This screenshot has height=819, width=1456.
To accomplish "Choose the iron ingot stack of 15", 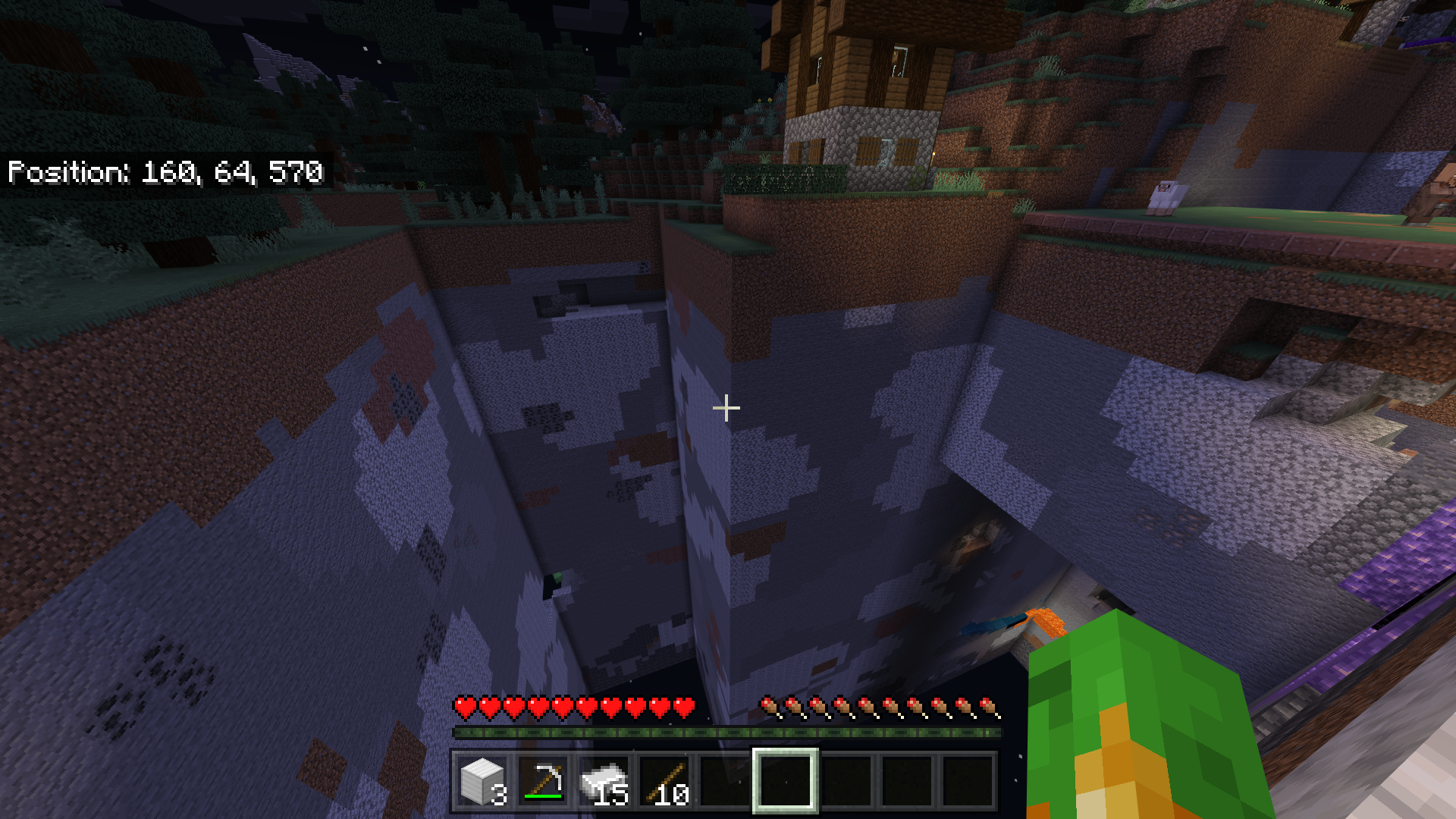I will click(x=604, y=781).
